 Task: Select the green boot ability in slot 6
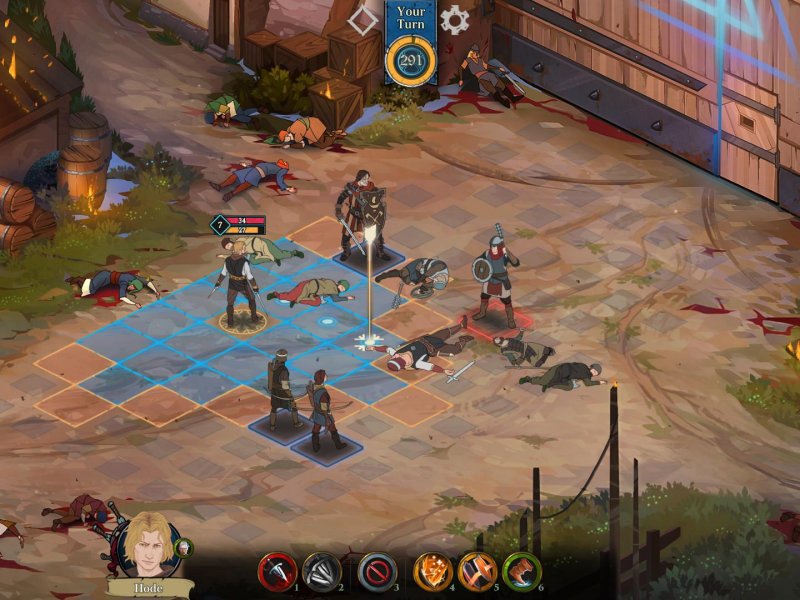522,571
